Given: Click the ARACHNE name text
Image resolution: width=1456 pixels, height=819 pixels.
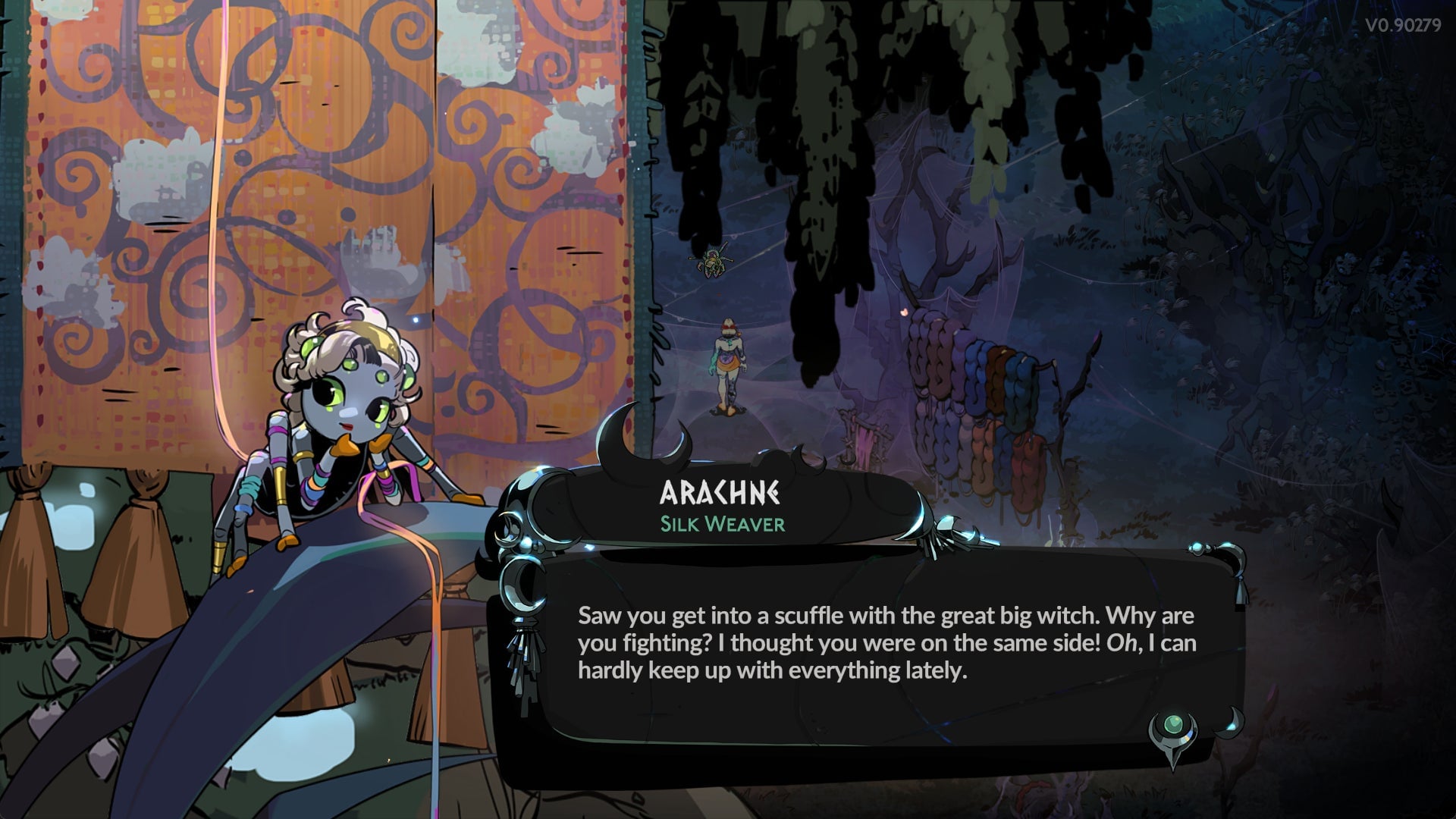Looking at the screenshot, I should pos(722,493).
